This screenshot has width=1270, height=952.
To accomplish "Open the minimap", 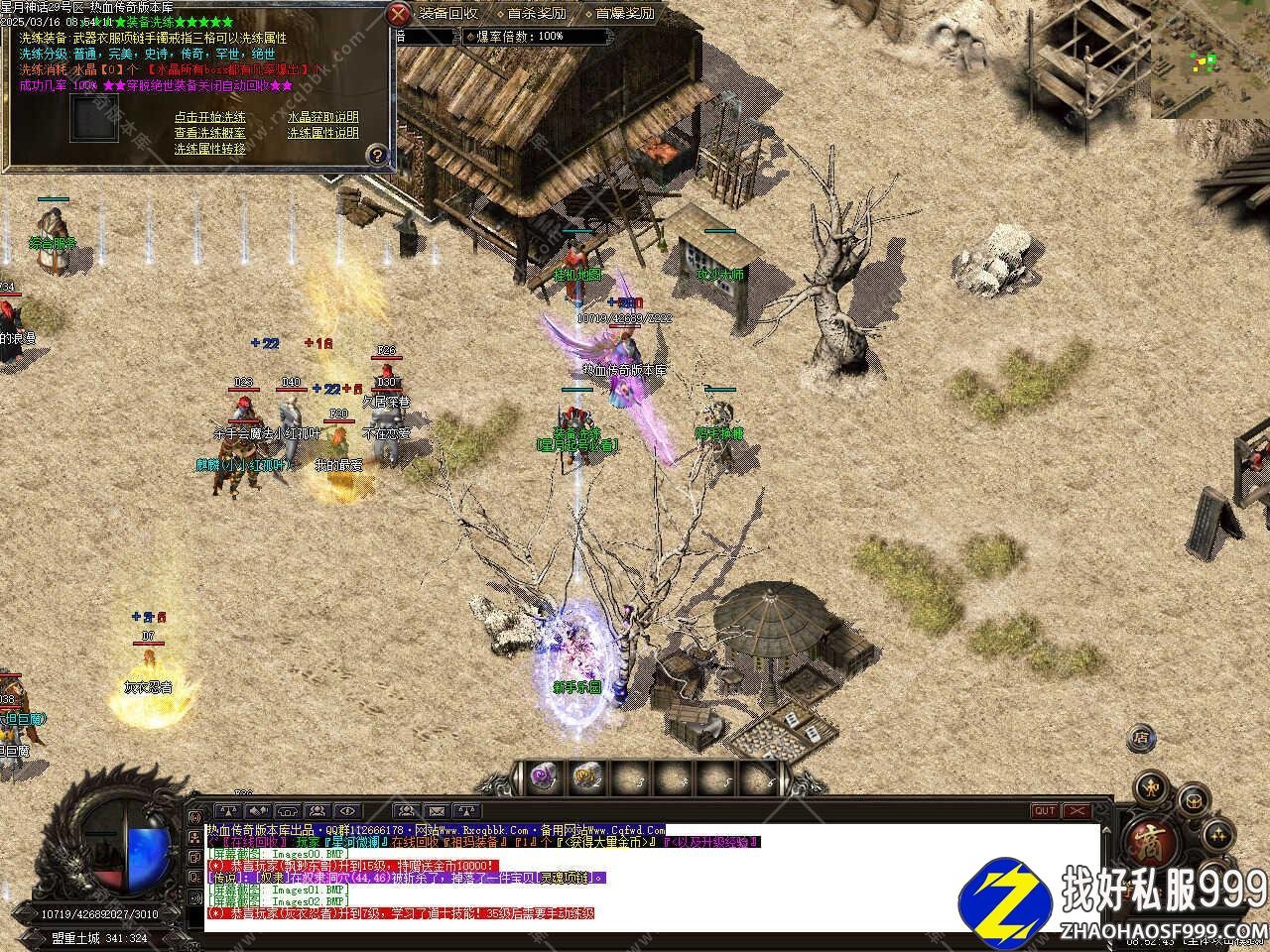I will 1210,59.
